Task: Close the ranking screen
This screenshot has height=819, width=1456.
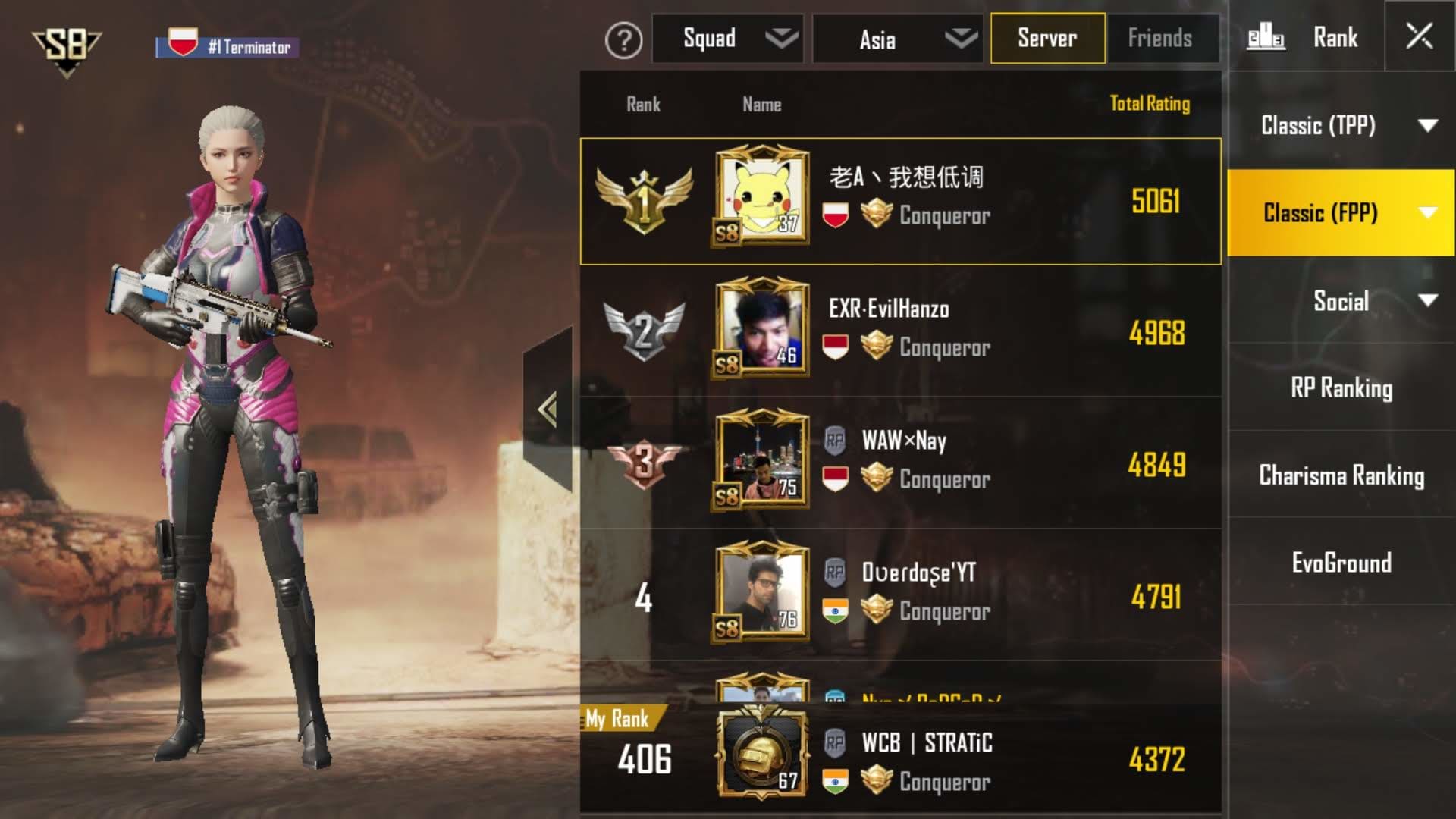Action: pos(1419,36)
